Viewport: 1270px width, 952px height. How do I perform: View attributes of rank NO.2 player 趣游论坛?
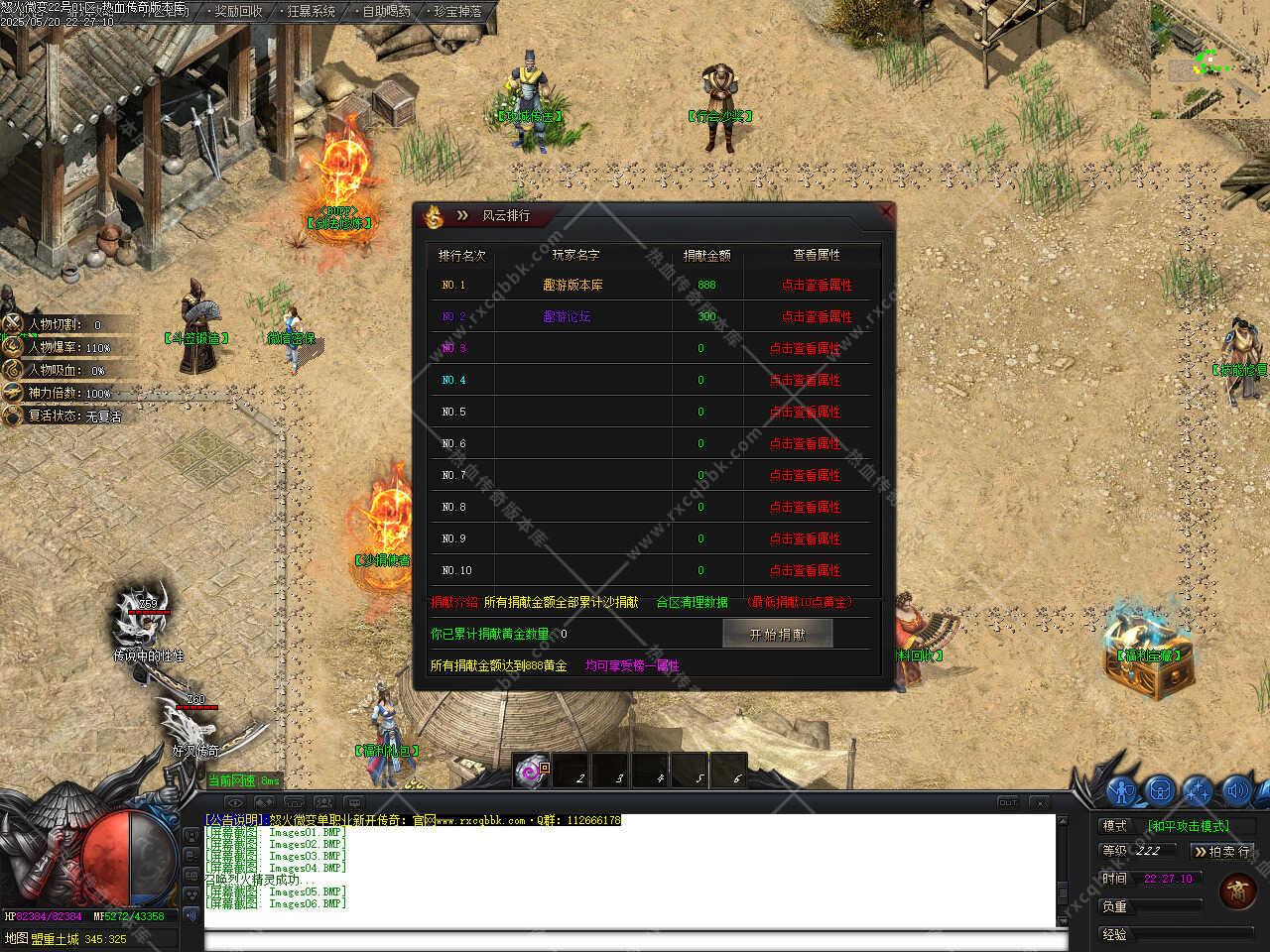[816, 316]
